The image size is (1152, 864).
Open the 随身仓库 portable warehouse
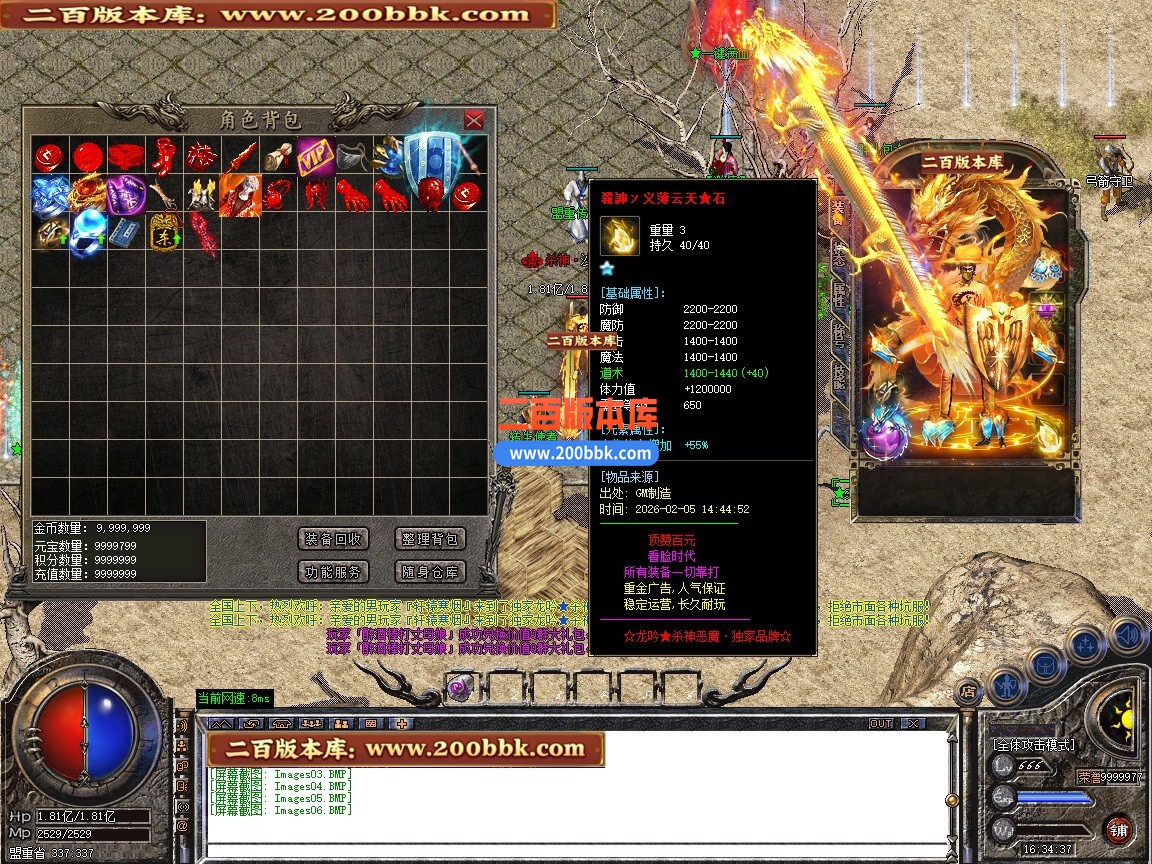tap(430, 572)
